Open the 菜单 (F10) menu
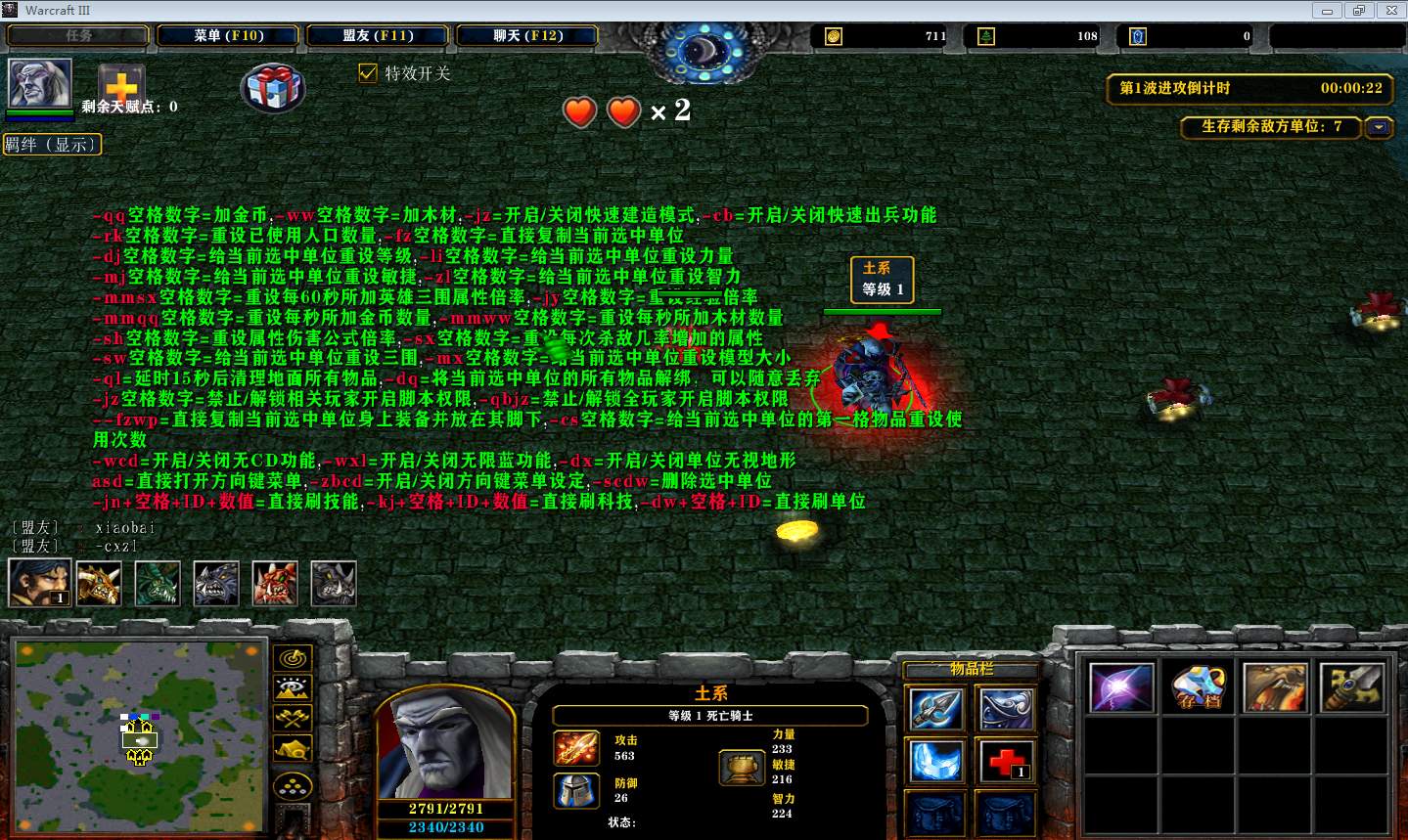This screenshot has height=840, width=1408. pos(229,35)
